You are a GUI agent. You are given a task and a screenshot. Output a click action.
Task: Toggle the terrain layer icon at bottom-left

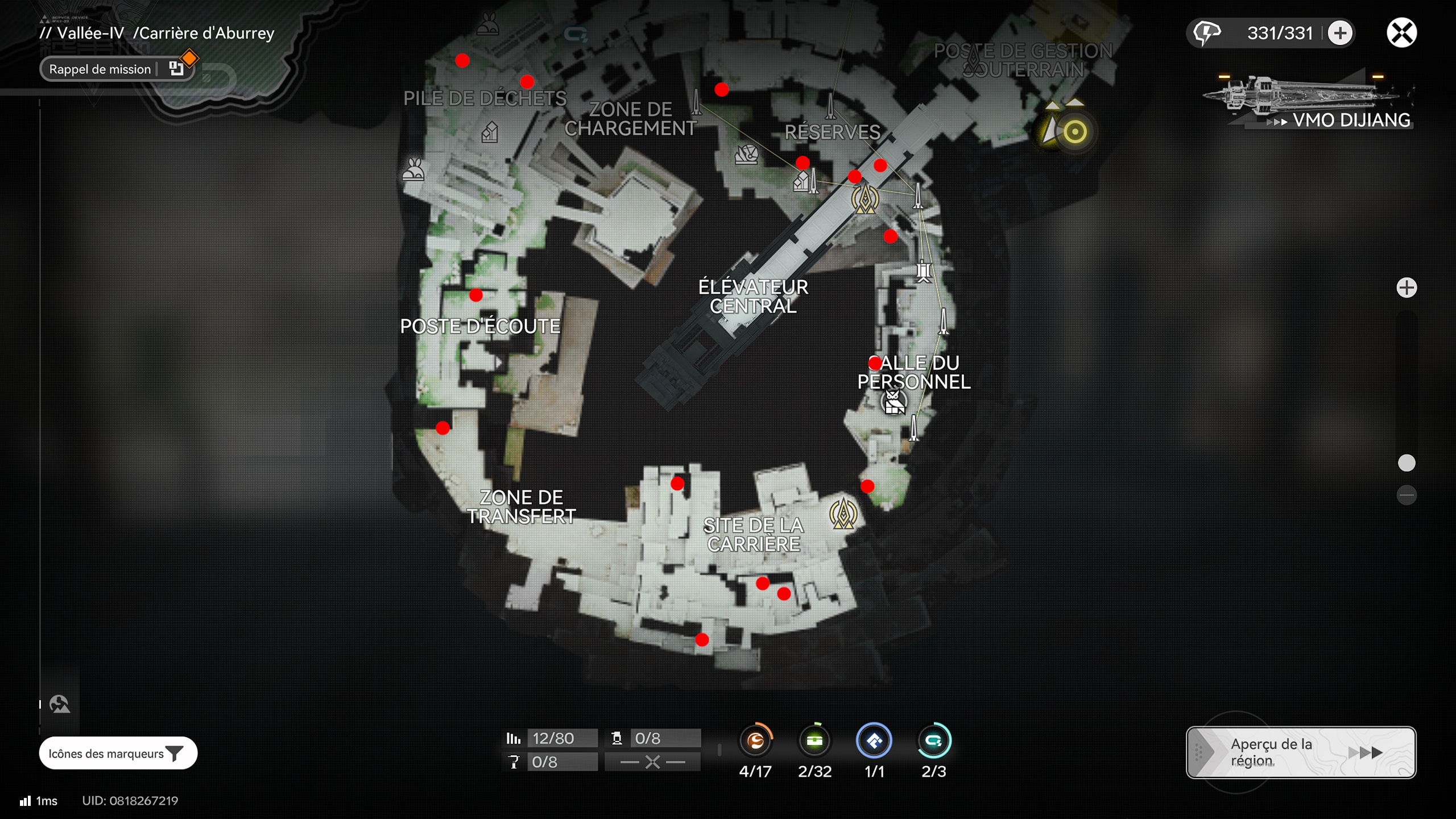pyautogui.click(x=59, y=704)
